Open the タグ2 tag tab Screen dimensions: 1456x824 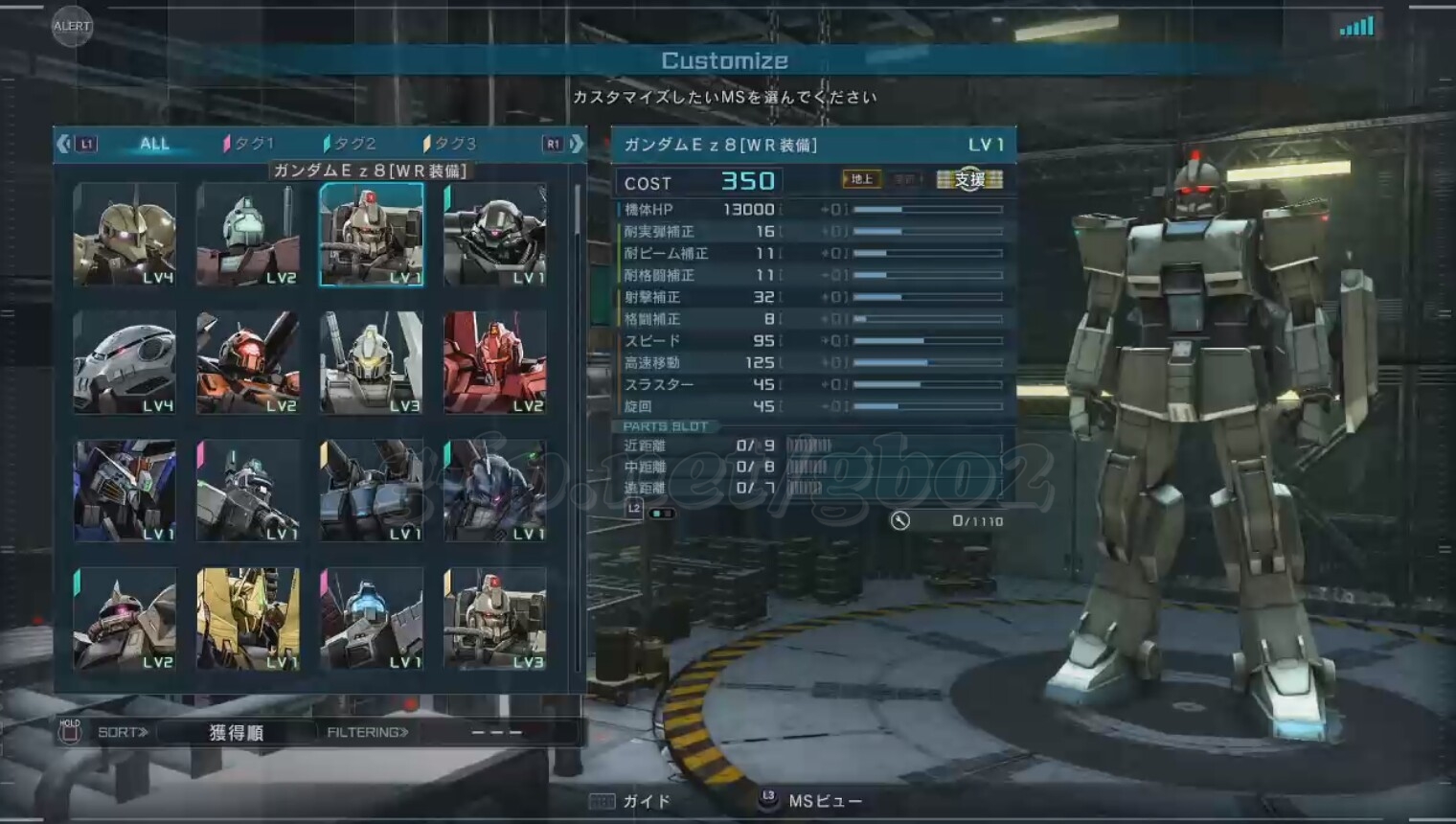click(351, 144)
